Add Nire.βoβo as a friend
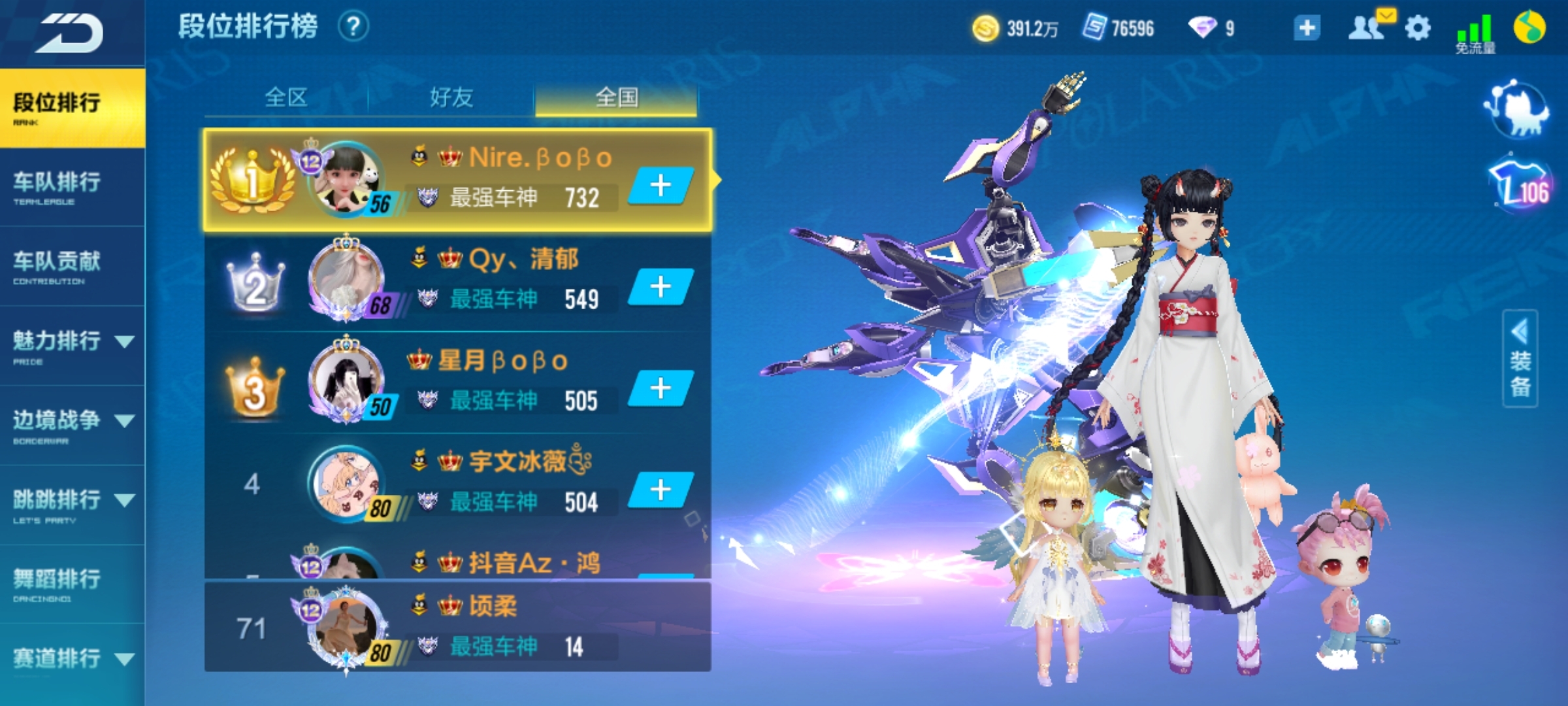The image size is (1568, 706). (x=661, y=186)
